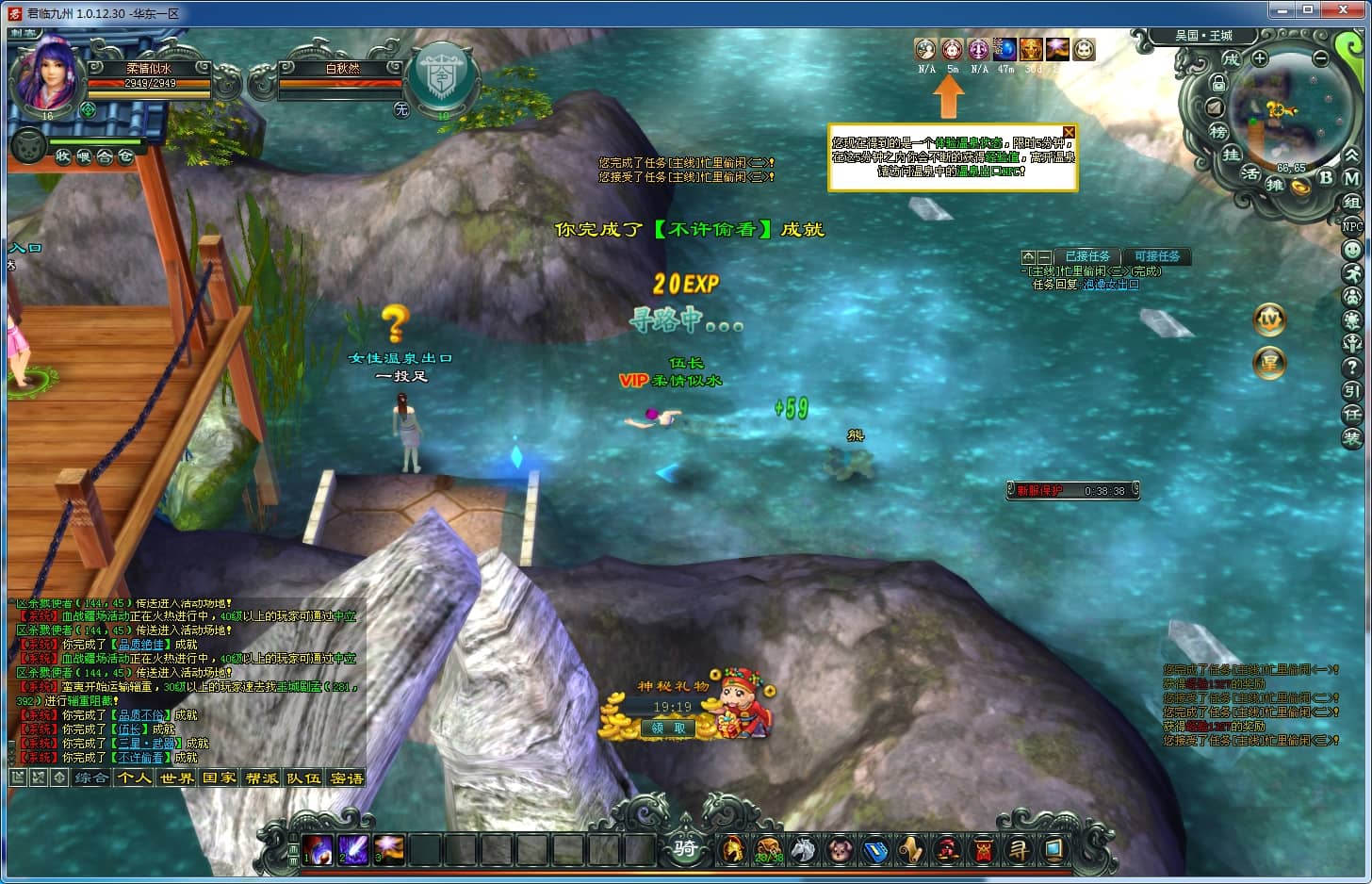The image size is (1372, 884).
Task: Open the 寻 pathfinding menu icon
Action: [1018, 850]
